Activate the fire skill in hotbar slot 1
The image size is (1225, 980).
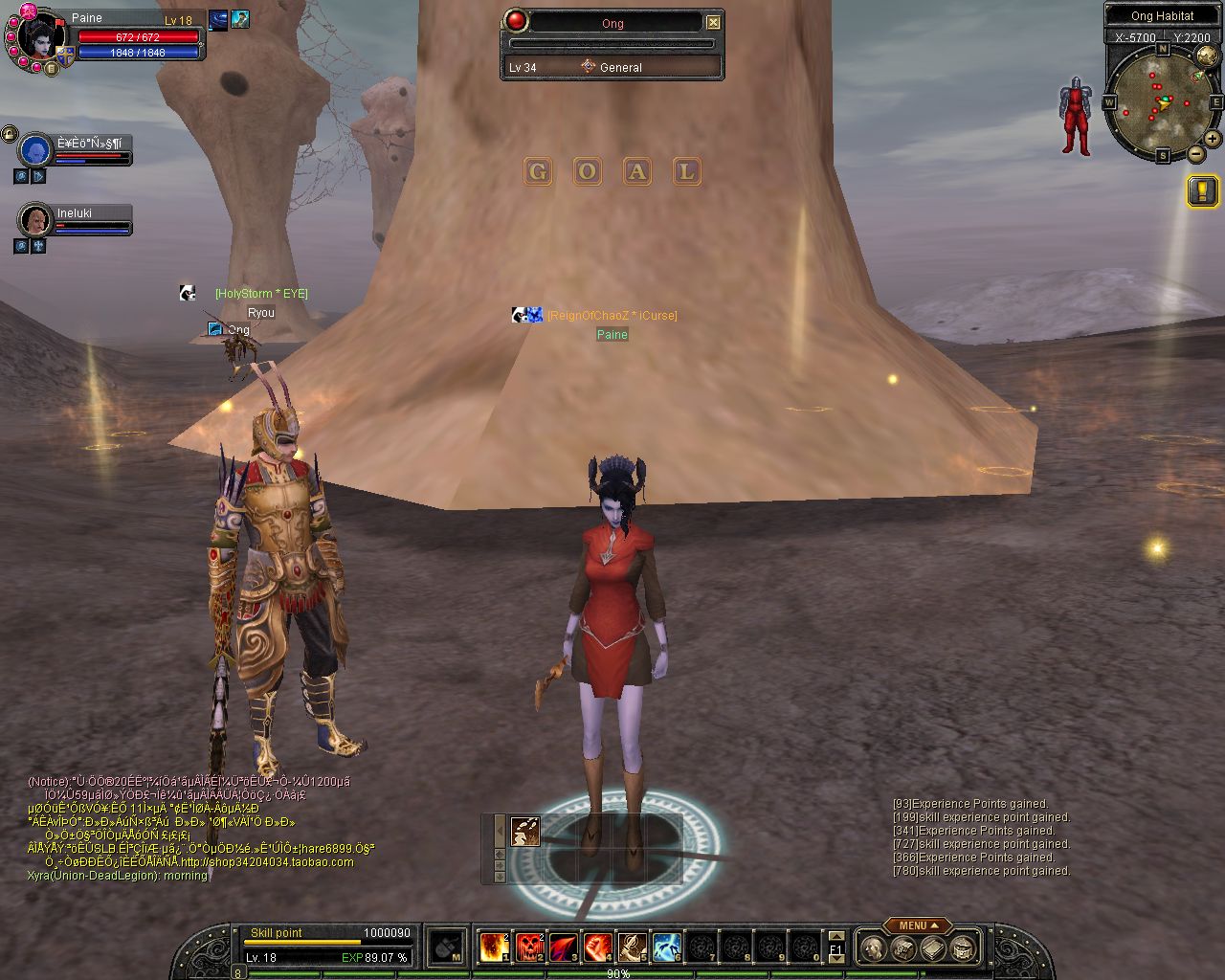(494, 947)
